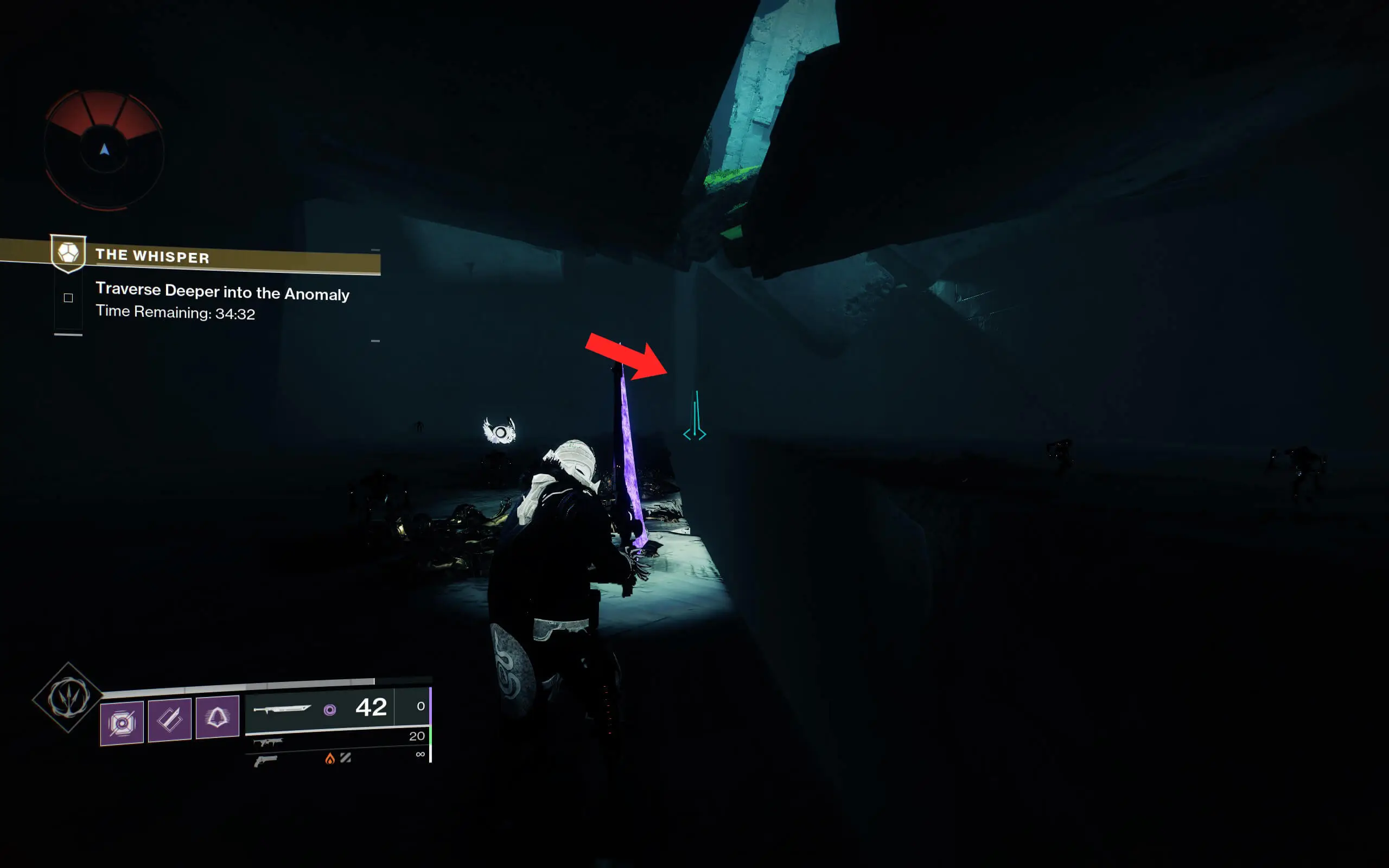Select the equipped sword weapon slot
Viewport: 1389px width, 868px height.
point(318,709)
